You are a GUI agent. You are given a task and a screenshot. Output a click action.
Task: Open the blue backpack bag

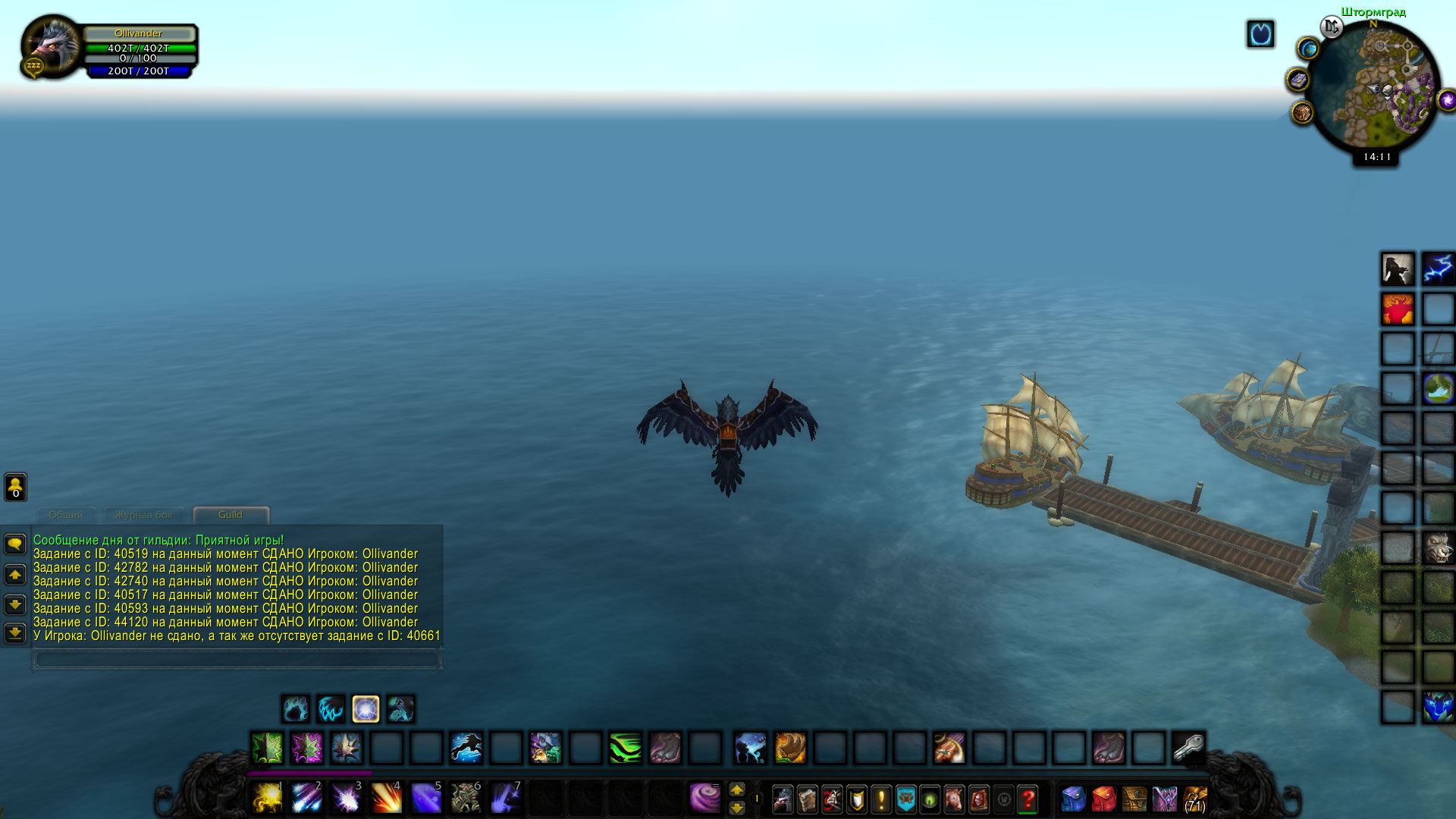click(x=1074, y=799)
